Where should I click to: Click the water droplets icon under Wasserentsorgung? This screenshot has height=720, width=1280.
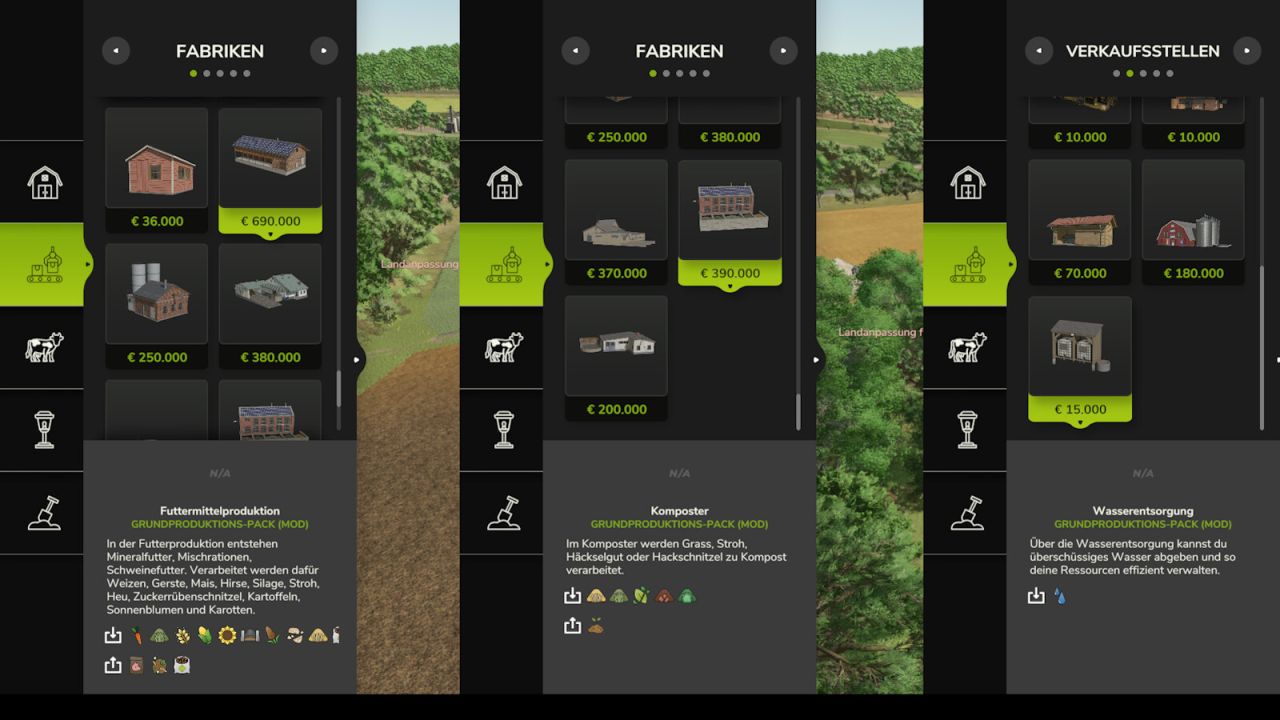coord(1060,594)
